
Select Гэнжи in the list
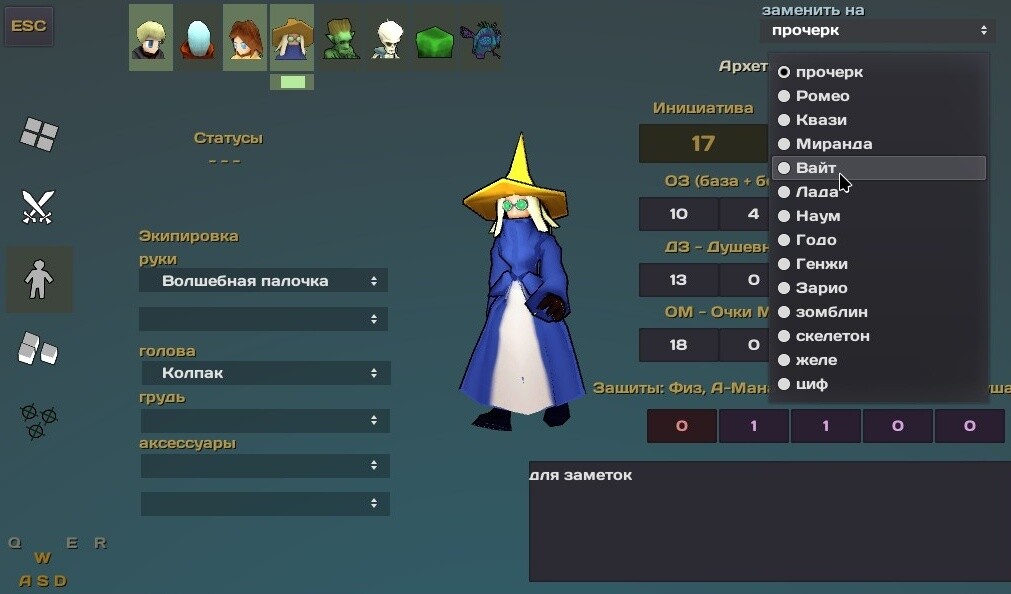(821, 264)
